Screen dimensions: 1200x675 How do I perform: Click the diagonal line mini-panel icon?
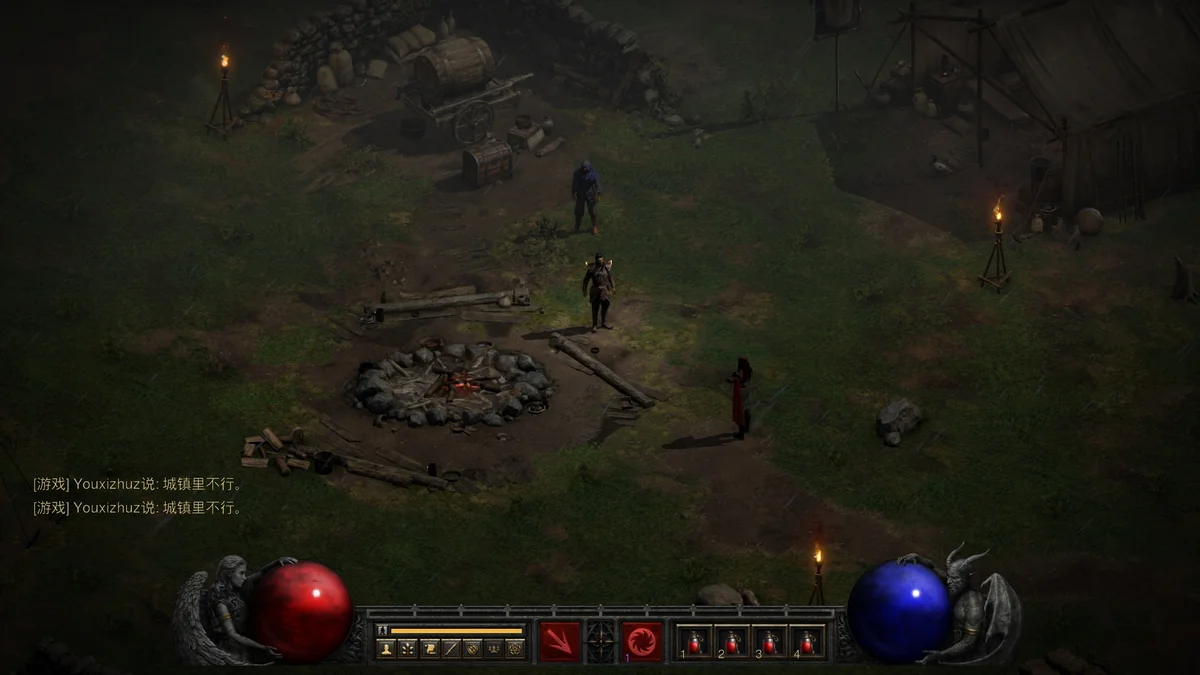(451, 649)
